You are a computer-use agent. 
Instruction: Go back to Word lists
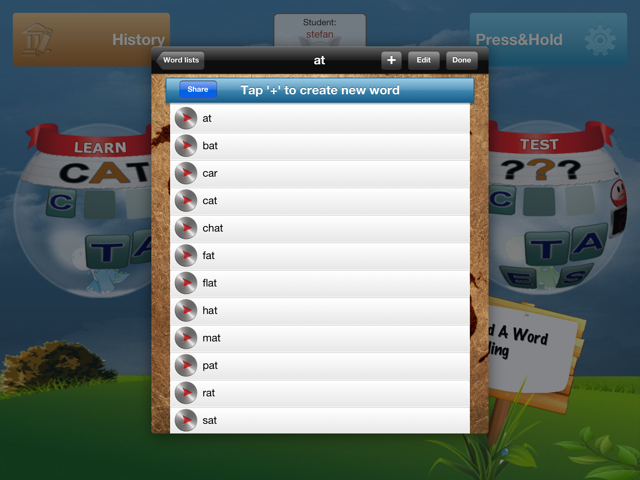click(x=181, y=60)
